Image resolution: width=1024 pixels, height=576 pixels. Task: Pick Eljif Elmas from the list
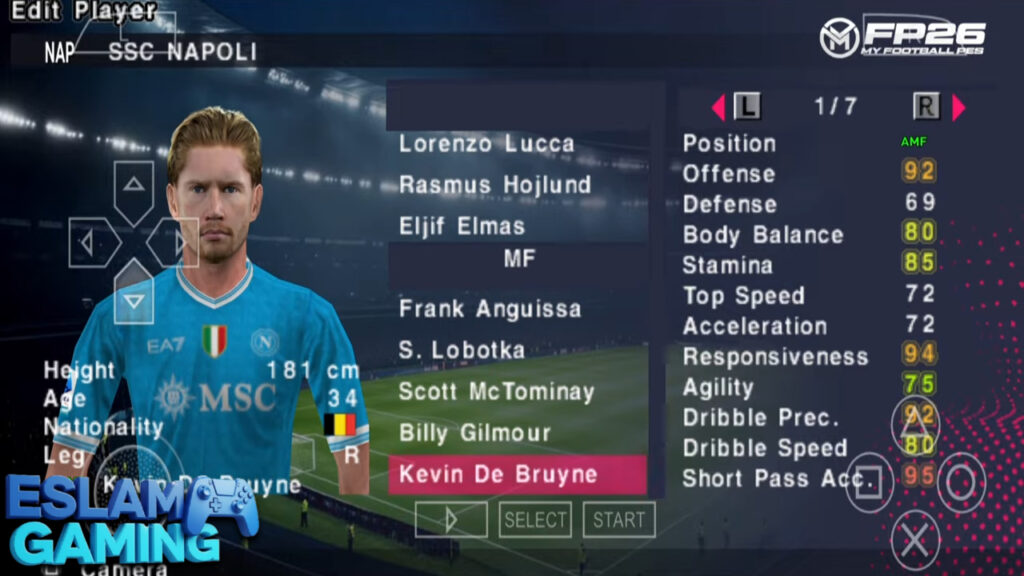(461, 226)
